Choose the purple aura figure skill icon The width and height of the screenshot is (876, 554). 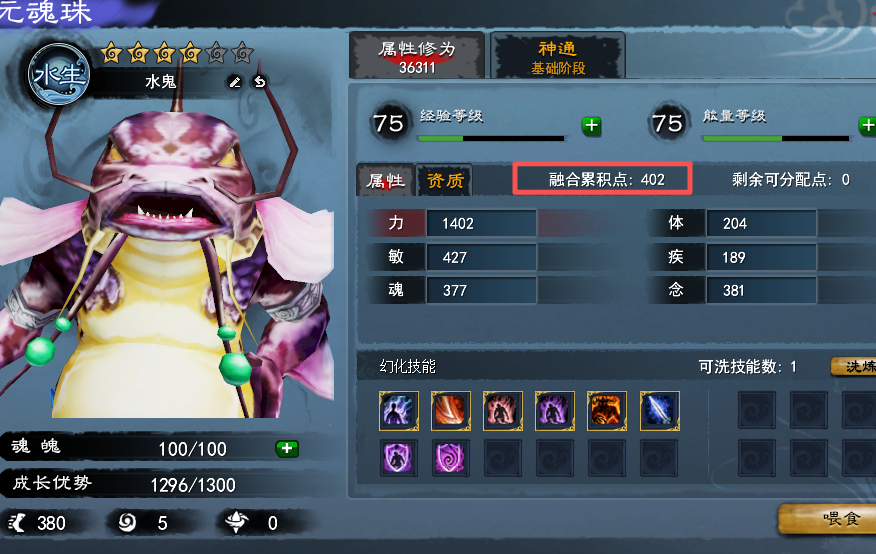(x=555, y=410)
